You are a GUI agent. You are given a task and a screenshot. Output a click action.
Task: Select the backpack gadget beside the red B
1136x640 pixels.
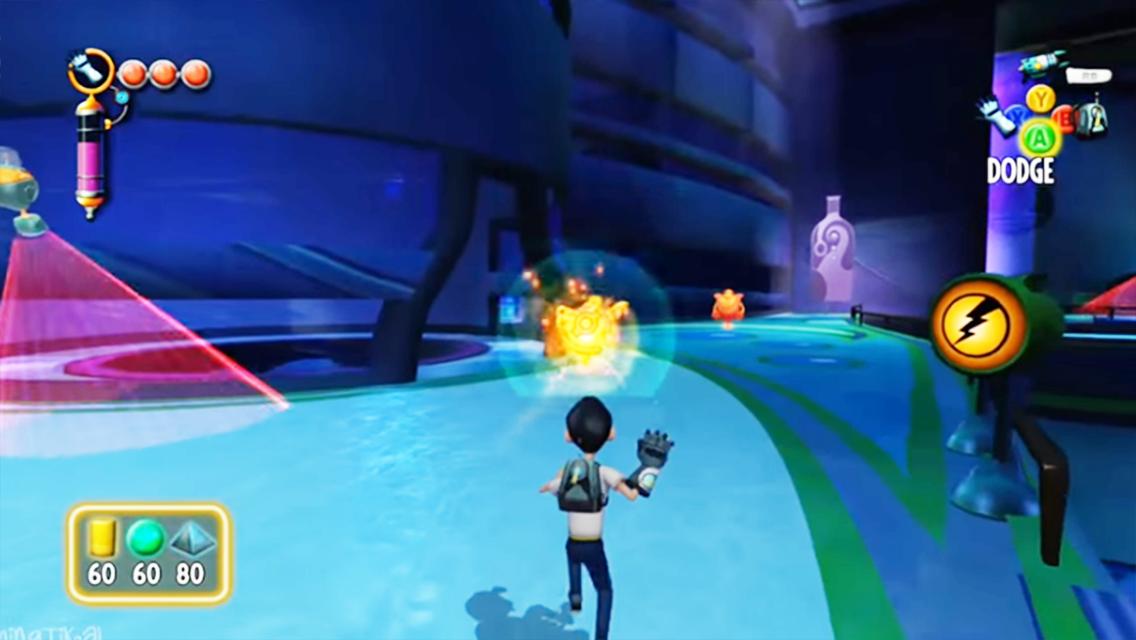point(1092,118)
